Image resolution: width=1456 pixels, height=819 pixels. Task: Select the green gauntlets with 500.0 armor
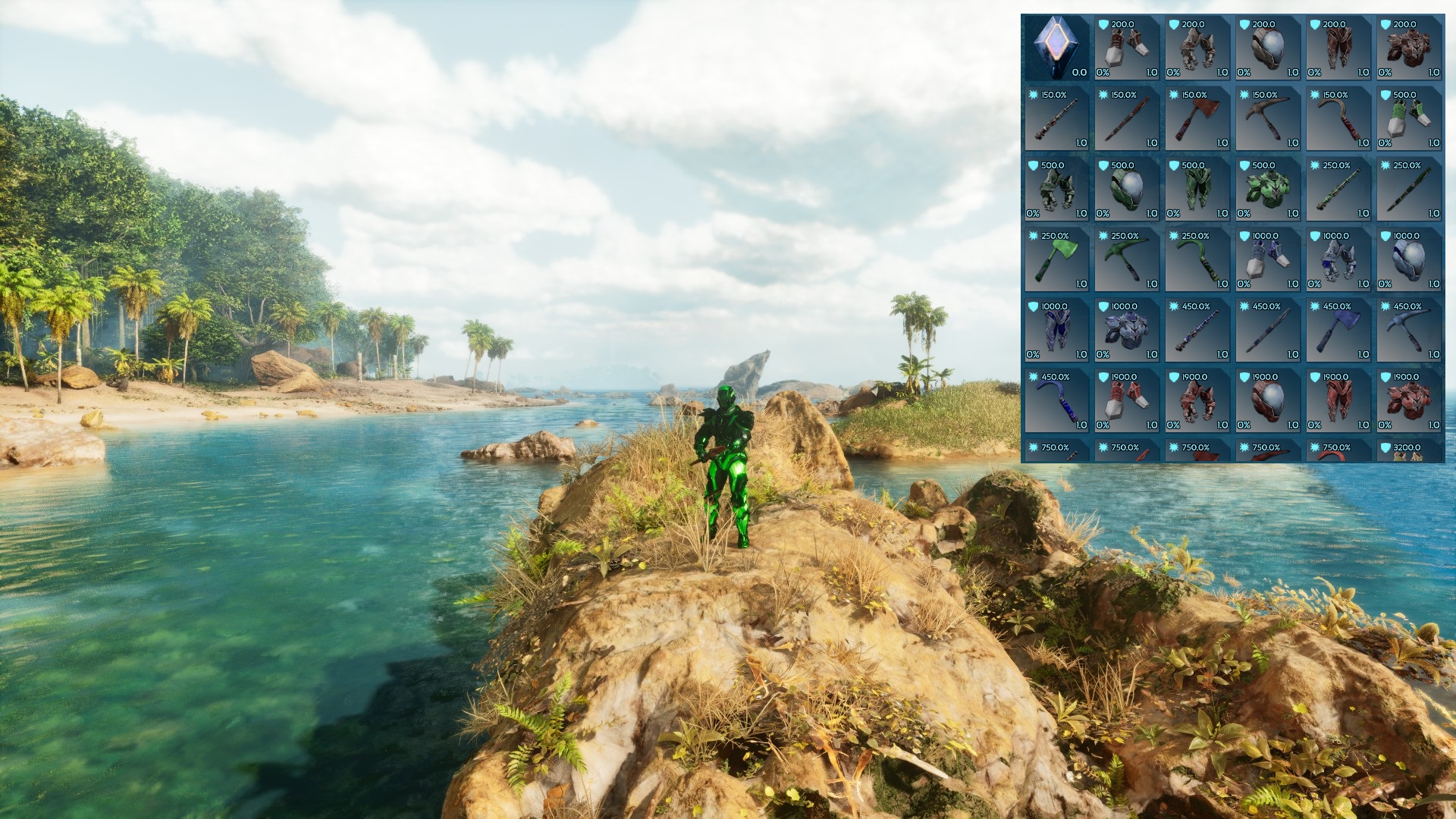point(1056,190)
